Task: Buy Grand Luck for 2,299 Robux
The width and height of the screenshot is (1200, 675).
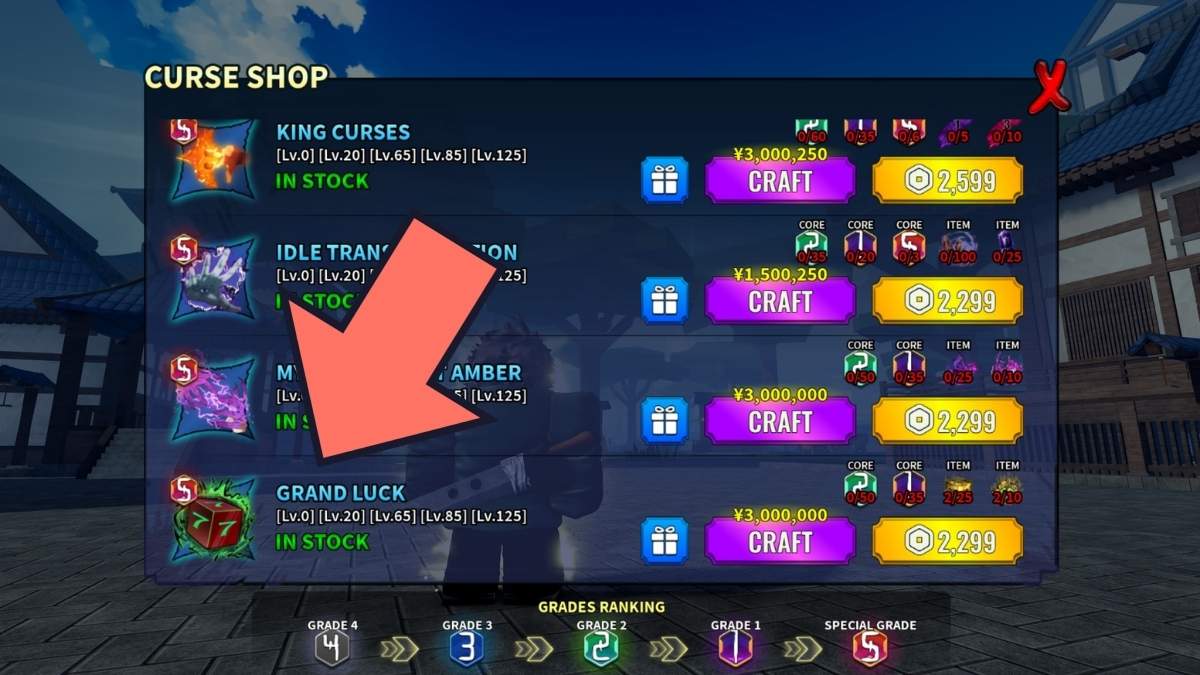Action: [x=947, y=541]
